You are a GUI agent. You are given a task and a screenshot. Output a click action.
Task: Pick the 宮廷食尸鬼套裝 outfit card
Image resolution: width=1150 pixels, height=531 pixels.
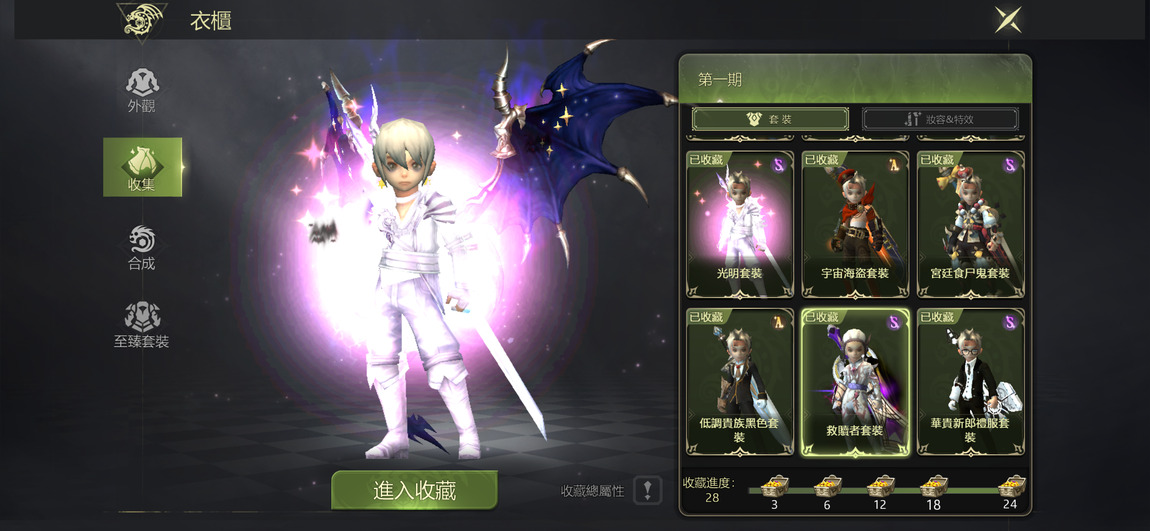970,224
